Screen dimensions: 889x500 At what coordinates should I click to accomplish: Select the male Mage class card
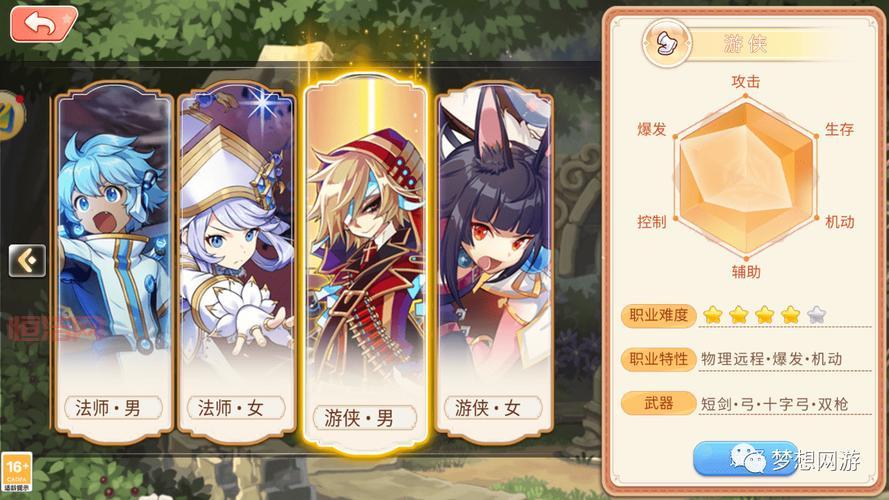click(113, 262)
